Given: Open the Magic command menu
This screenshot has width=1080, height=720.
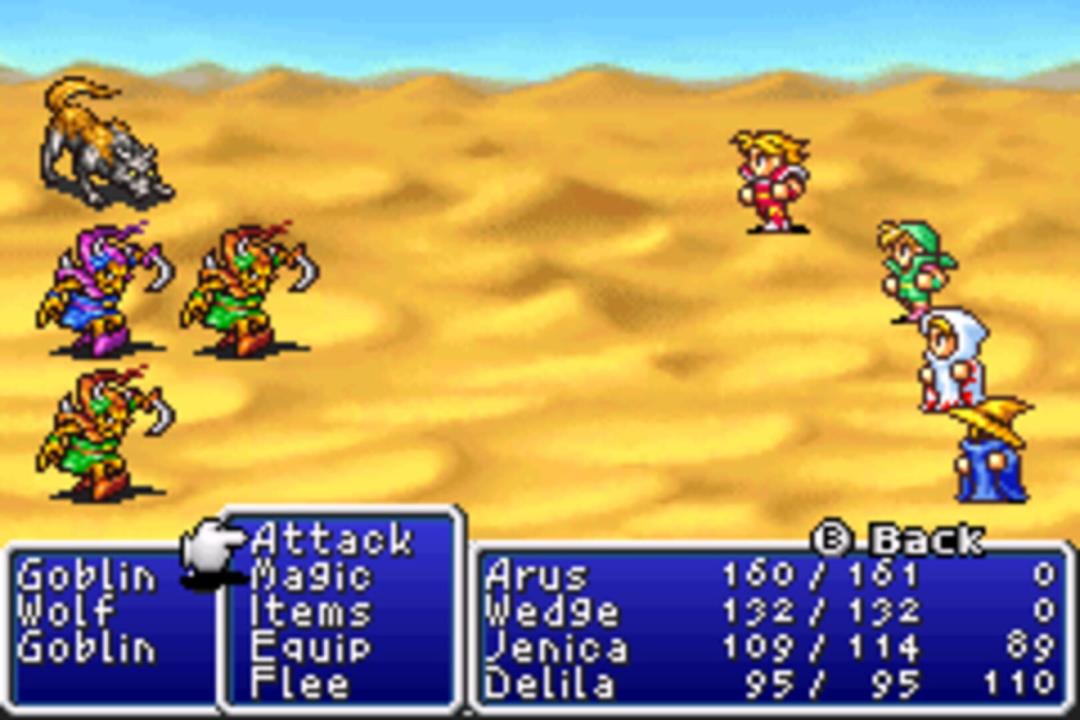Looking at the screenshot, I should point(311,575).
